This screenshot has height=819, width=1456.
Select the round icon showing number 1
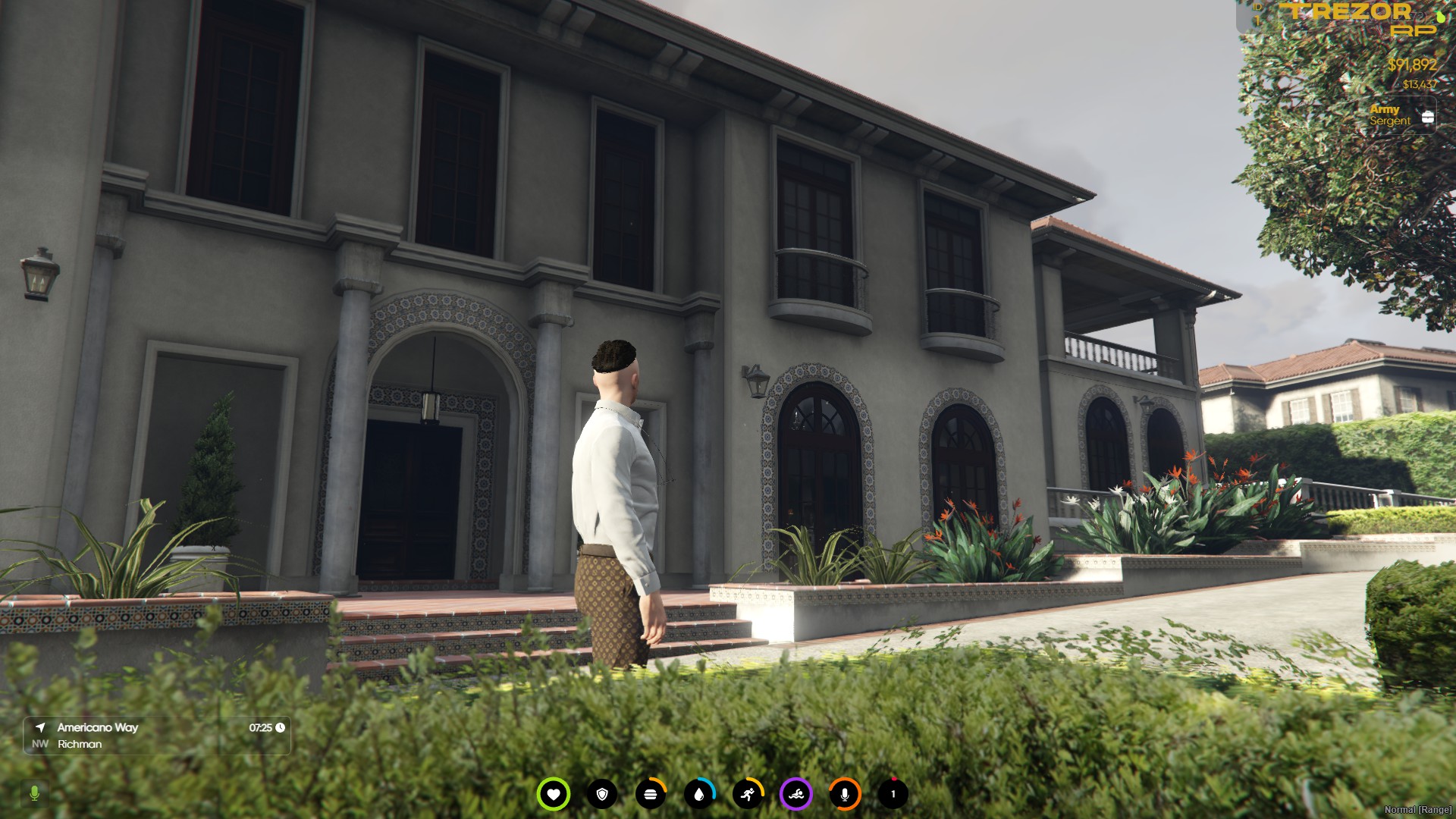pyautogui.click(x=893, y=794)
